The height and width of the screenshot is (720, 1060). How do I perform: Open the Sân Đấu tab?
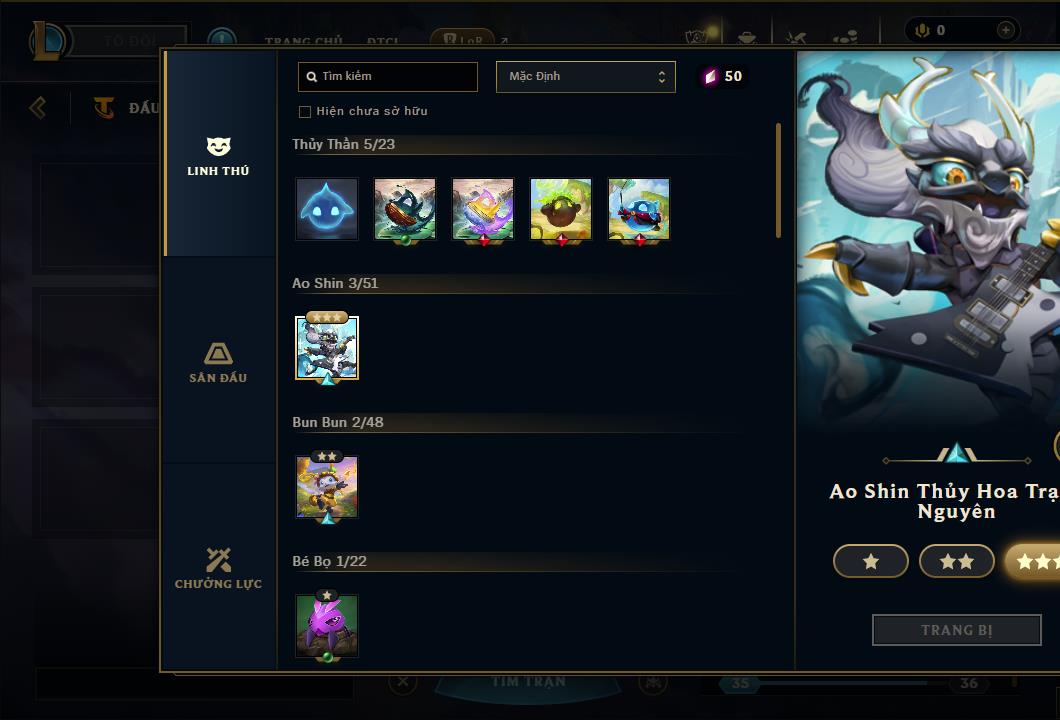point(218,362)
